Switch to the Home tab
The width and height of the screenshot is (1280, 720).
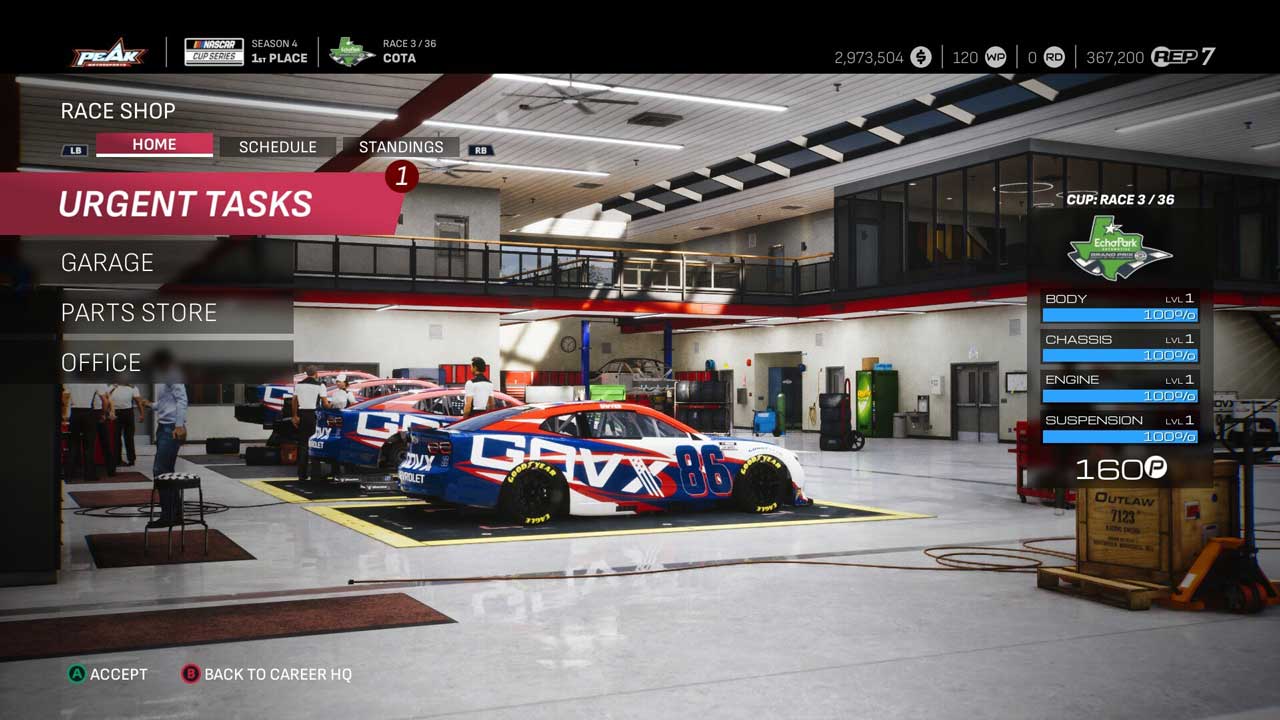tap(154, 145)
